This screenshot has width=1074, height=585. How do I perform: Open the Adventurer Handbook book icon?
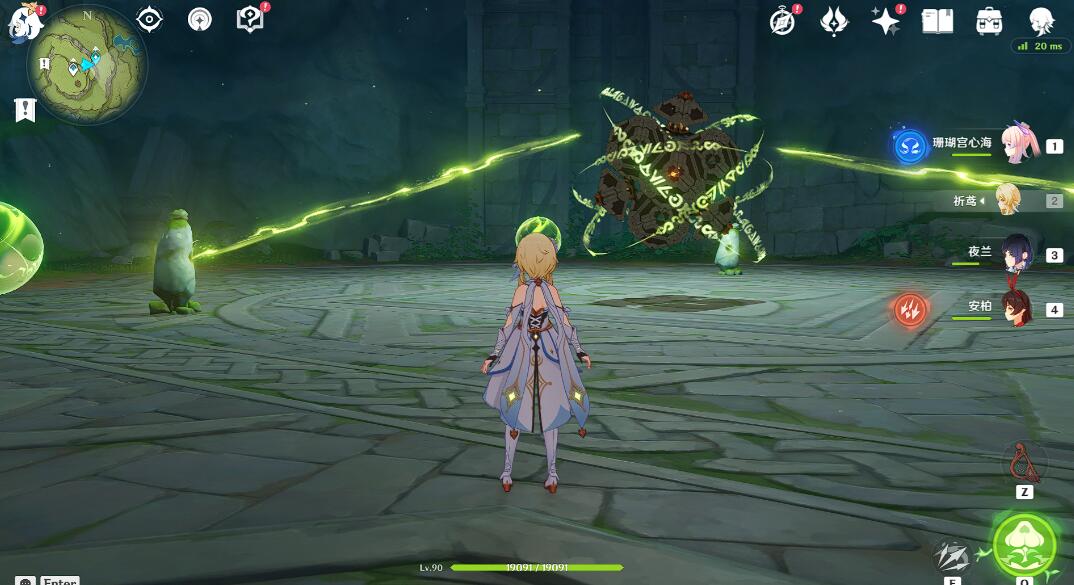click(937, 21)
